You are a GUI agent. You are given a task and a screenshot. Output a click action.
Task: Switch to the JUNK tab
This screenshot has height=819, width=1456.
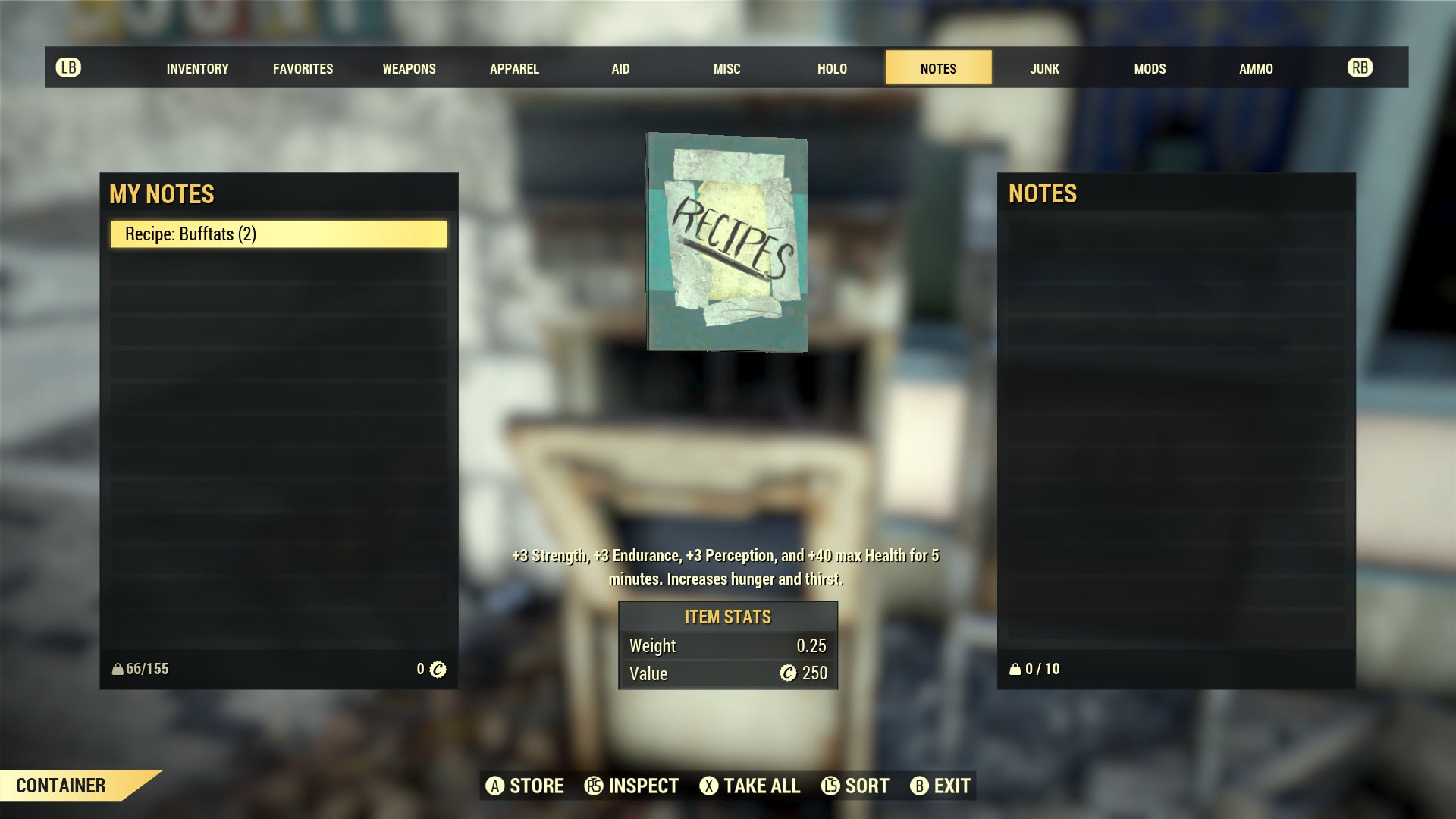1044,67
